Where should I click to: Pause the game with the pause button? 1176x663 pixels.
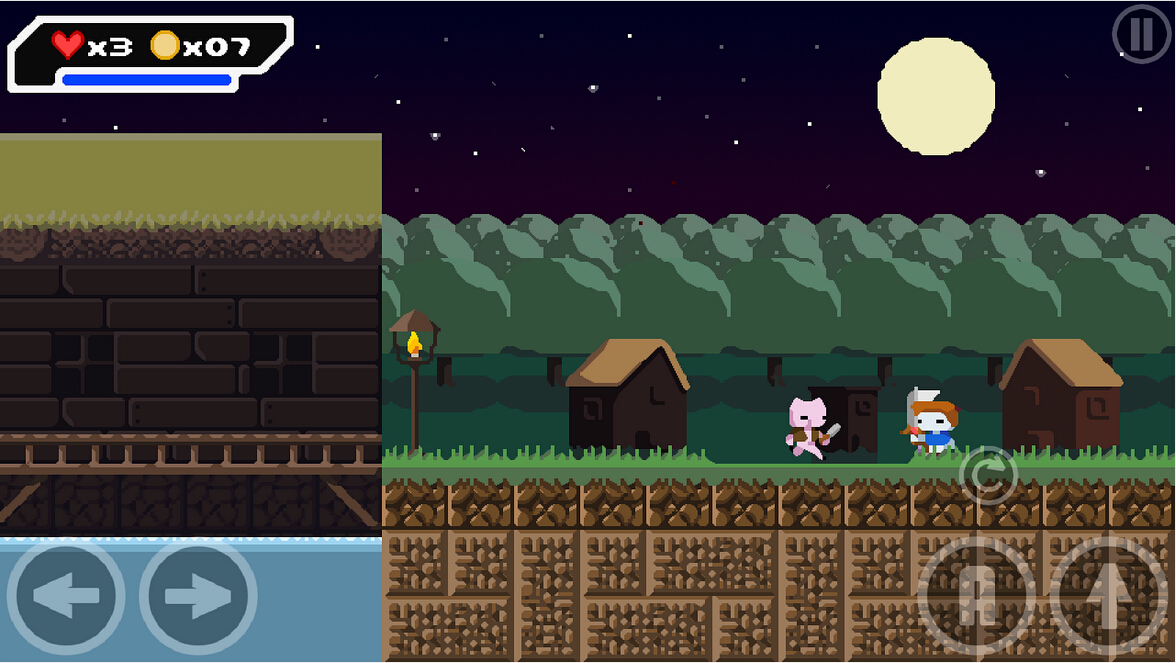tap(1141, 34)
